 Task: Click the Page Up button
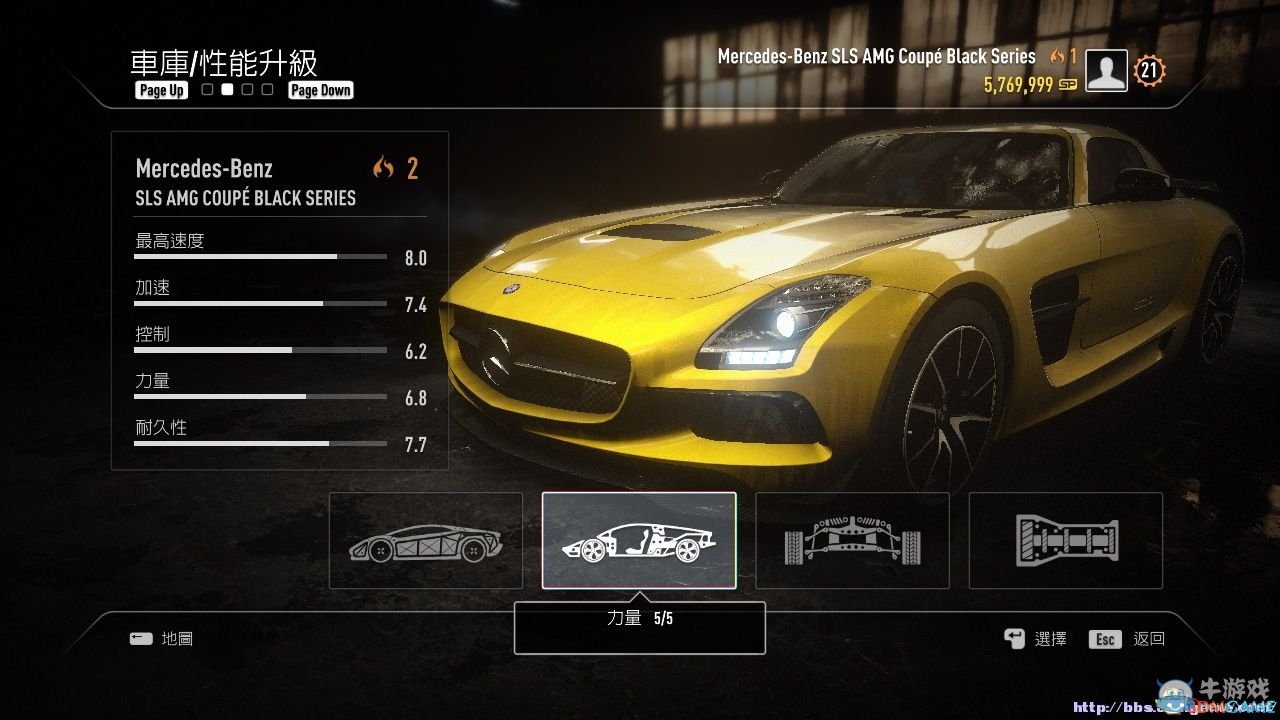click(162, 90)
